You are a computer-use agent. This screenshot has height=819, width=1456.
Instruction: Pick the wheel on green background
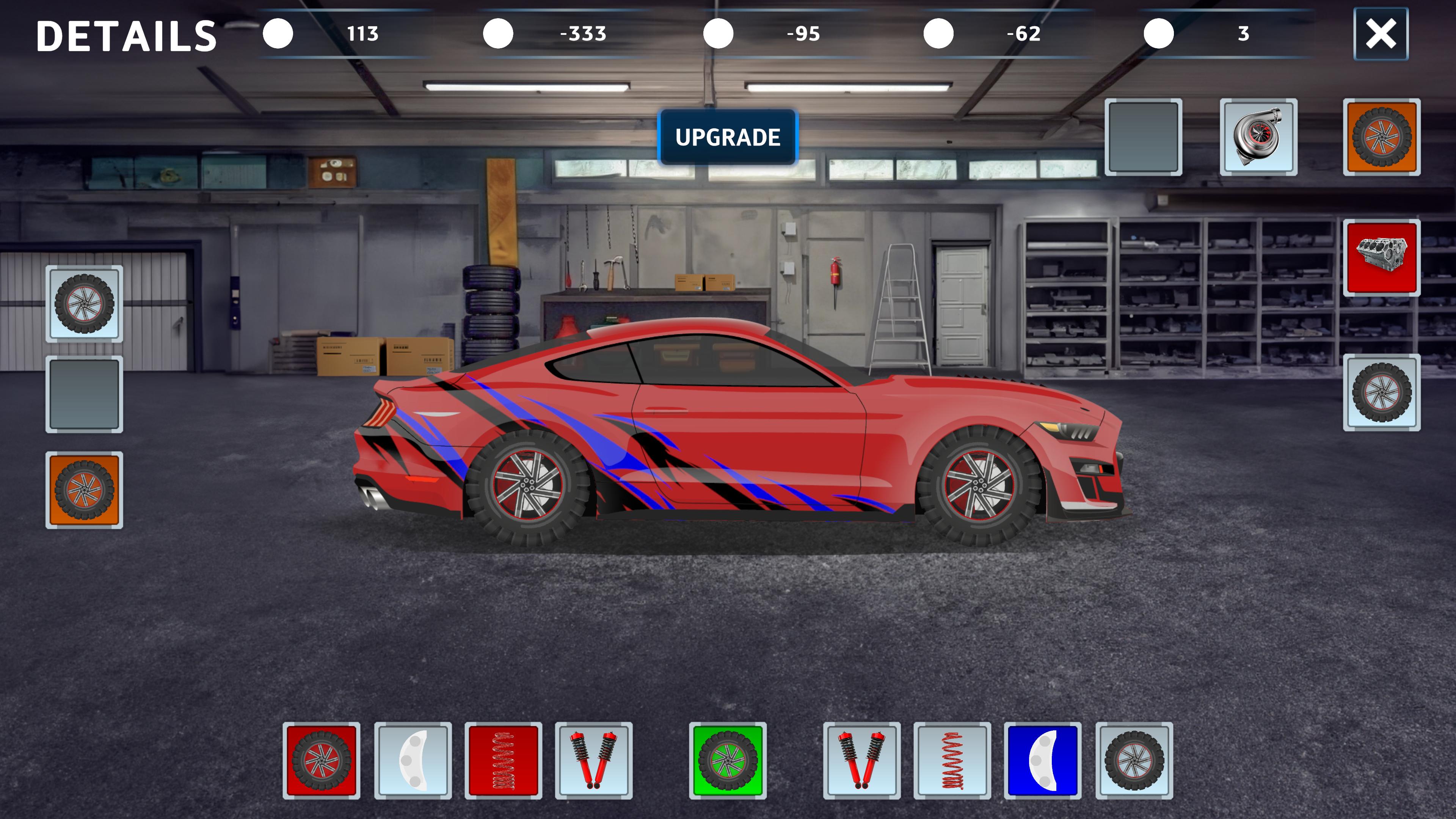tap(728, 760)
